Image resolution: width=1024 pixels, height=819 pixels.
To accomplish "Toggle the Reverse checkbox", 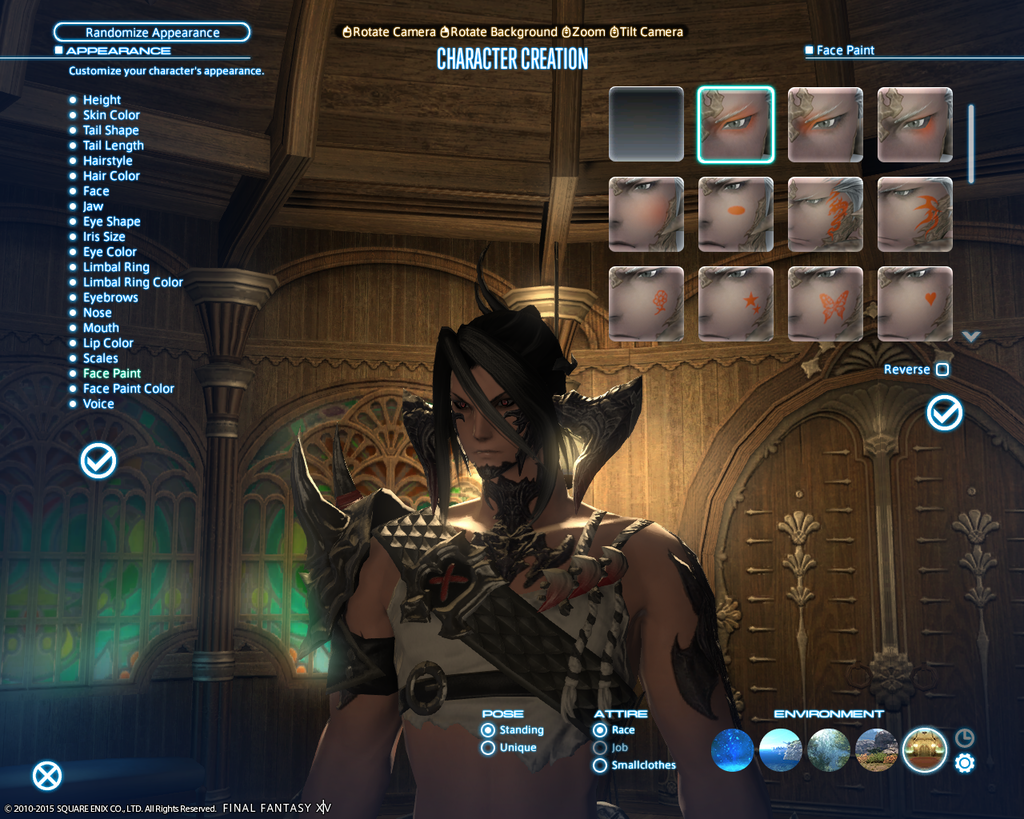I will click(x=941, y=370).
